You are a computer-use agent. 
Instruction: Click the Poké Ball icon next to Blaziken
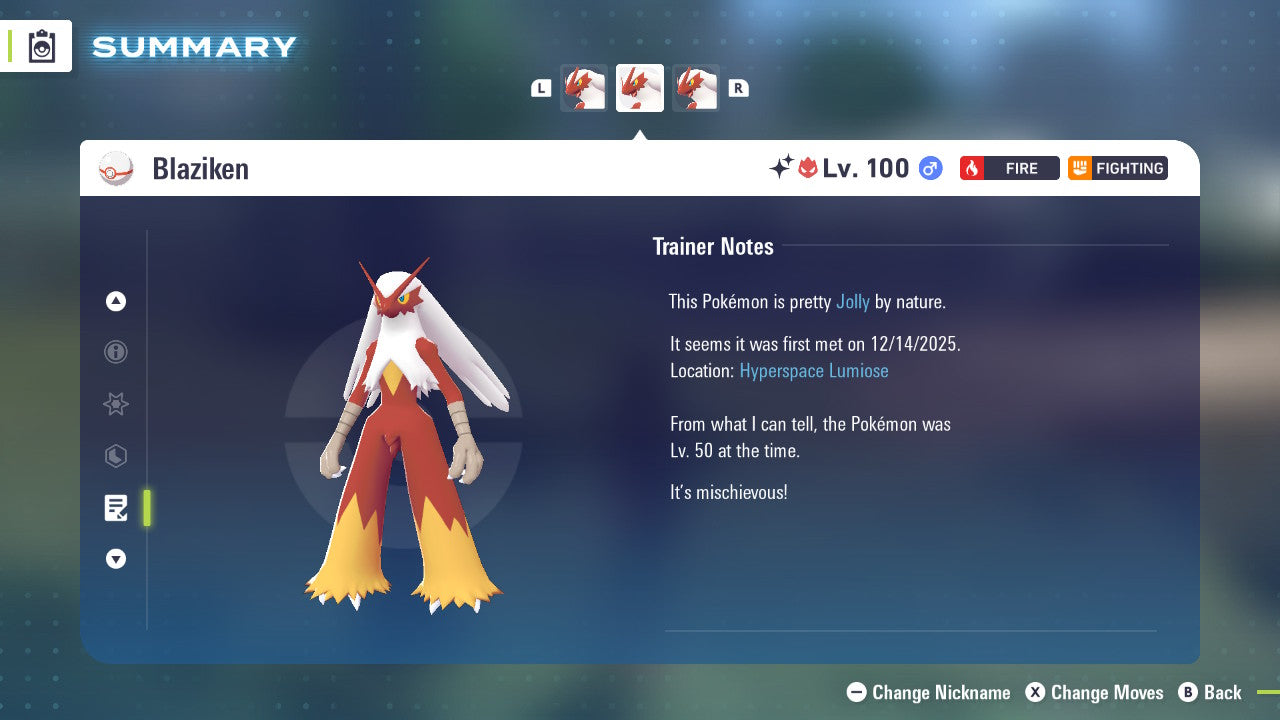(116, 168)
